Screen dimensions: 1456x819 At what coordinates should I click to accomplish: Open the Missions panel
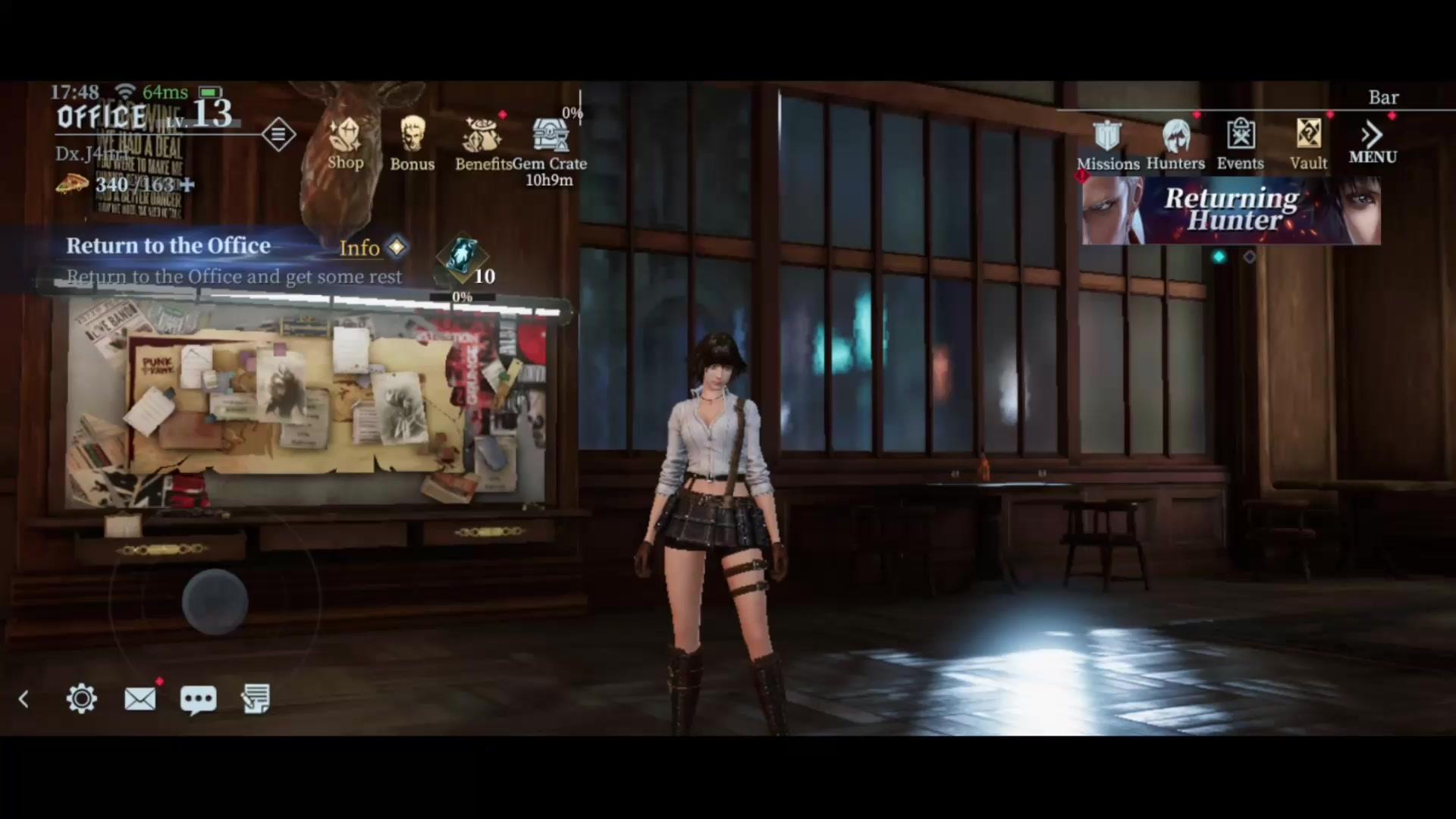(1108, 140)
